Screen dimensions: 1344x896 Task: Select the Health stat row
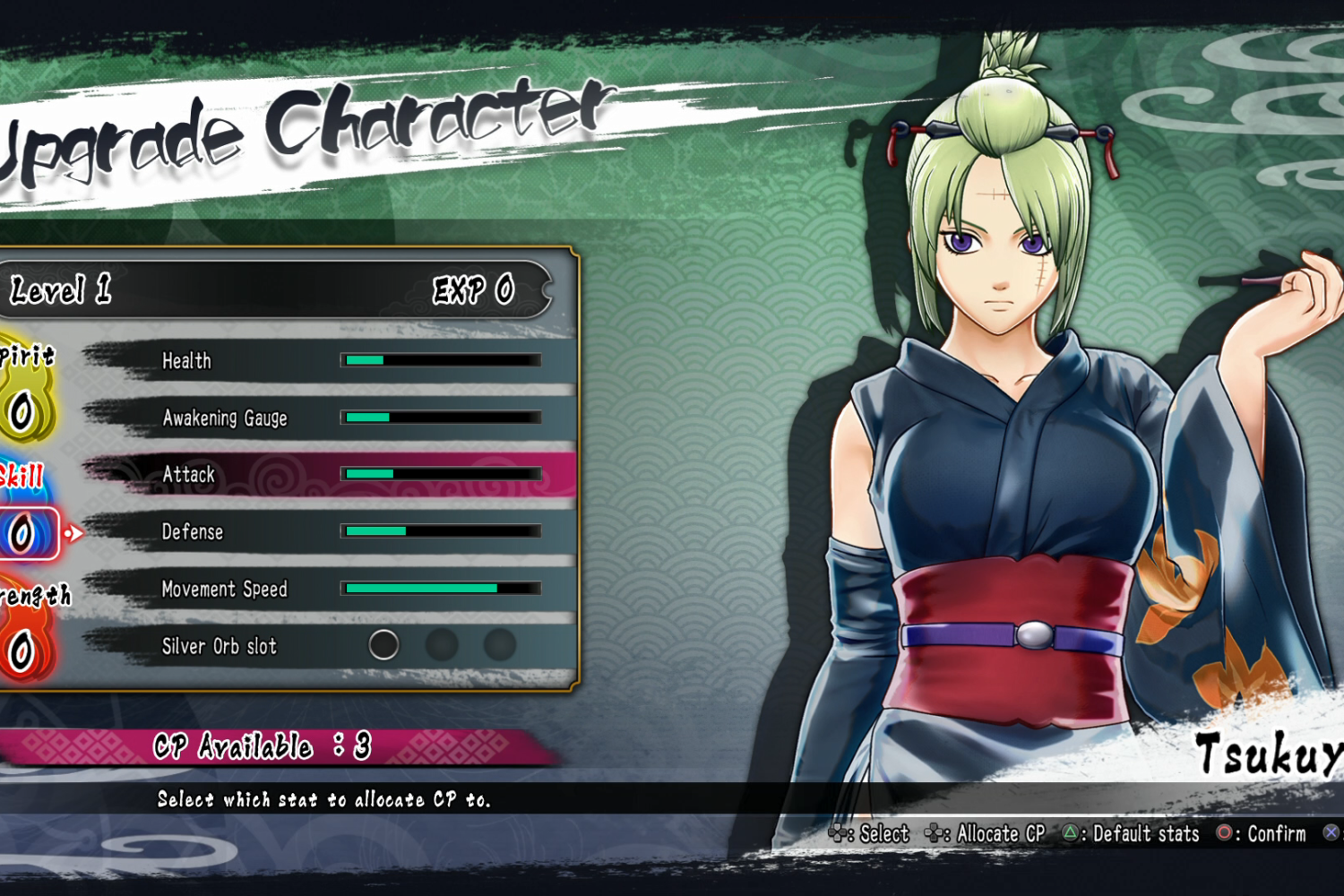(332, 360)
